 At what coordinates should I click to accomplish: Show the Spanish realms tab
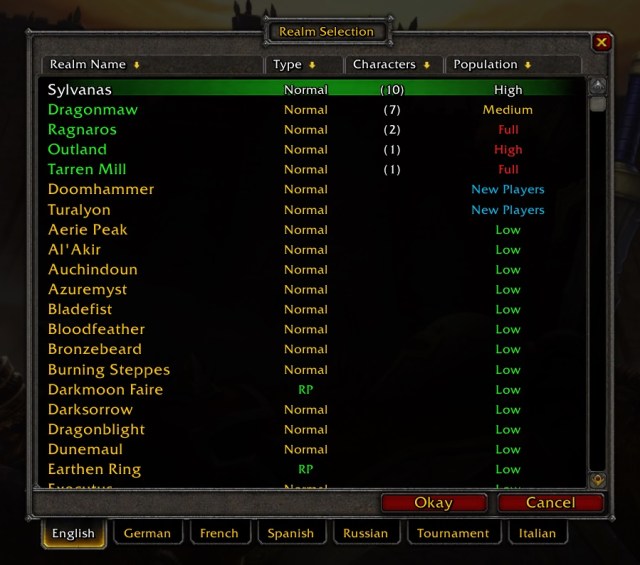coord(291,533)
